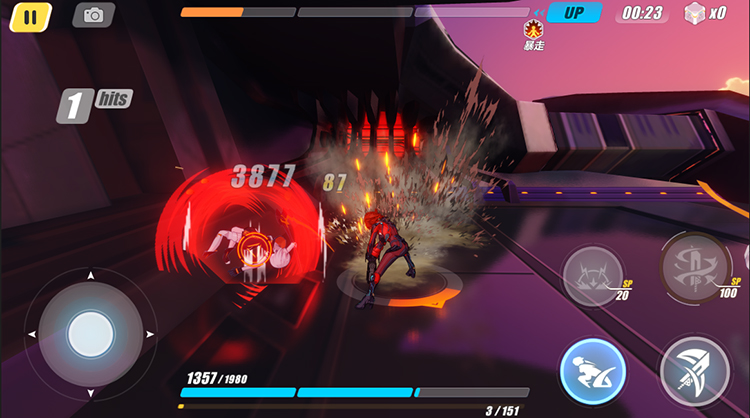
Task: Tap the virtual joystick center knob
Action: [91, 332]
